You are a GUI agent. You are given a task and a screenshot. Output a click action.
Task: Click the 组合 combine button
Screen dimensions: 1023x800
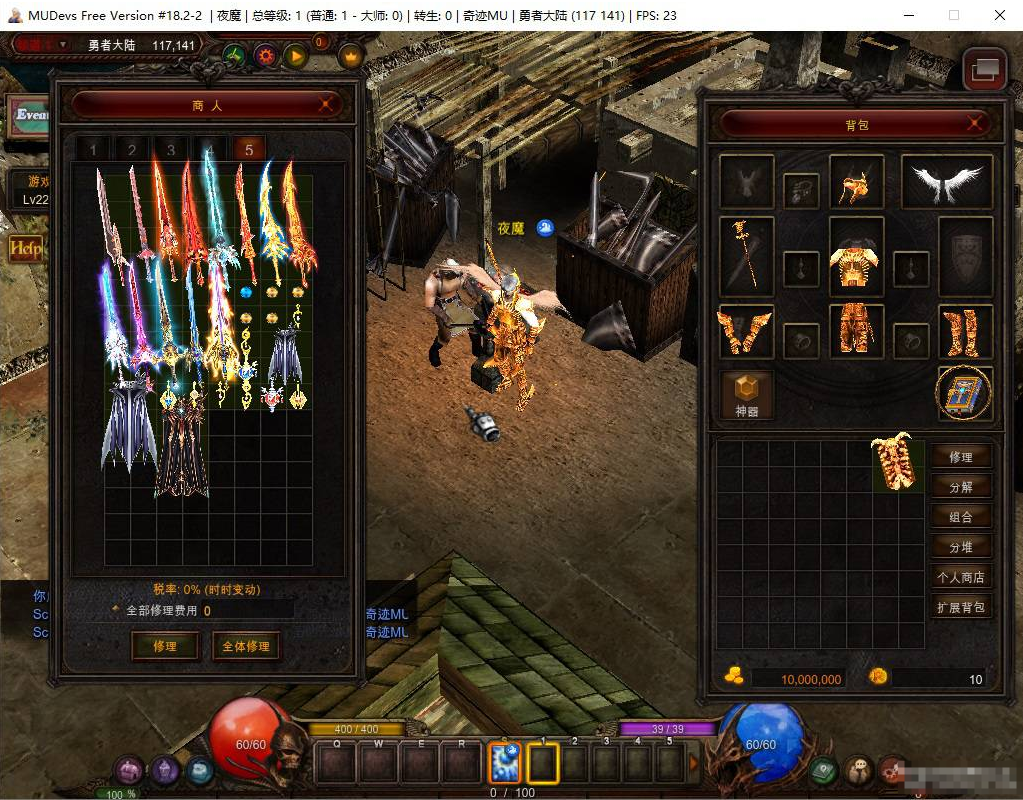[961, 517]
